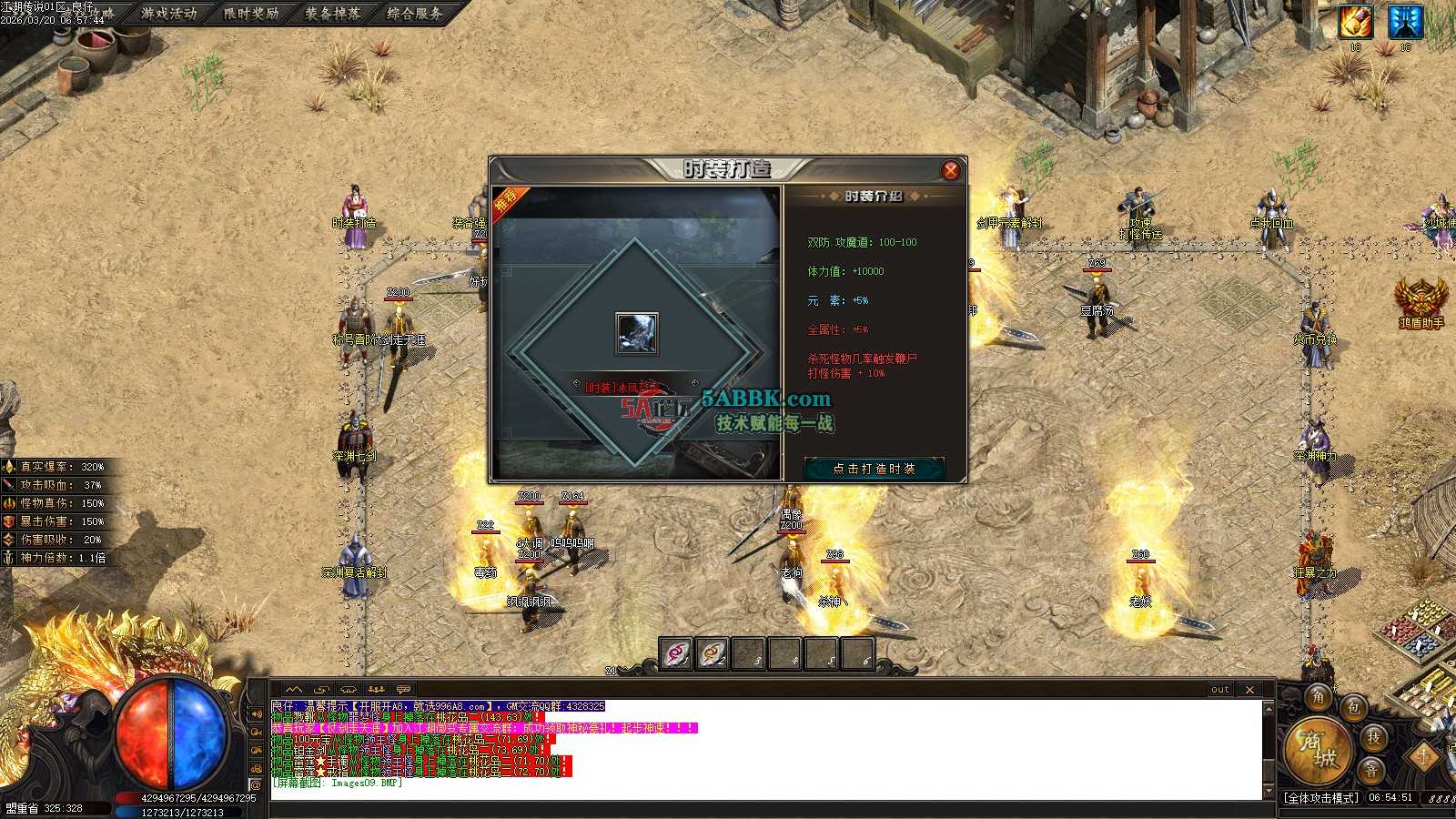Close the 时装打造 crafting window
The image size is (1456, 819).
950,170
